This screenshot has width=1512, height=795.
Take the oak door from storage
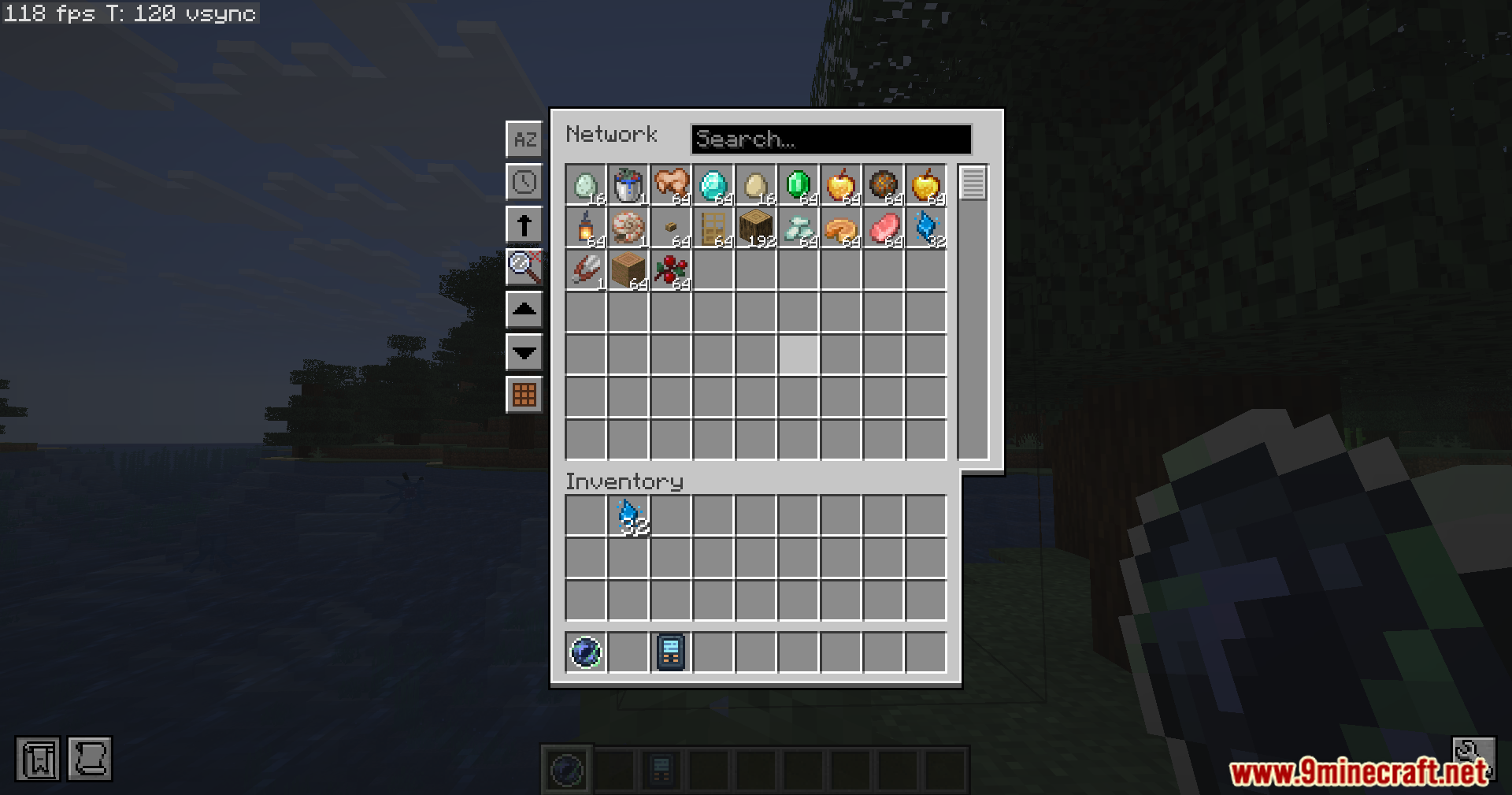[x=713, y=228]
